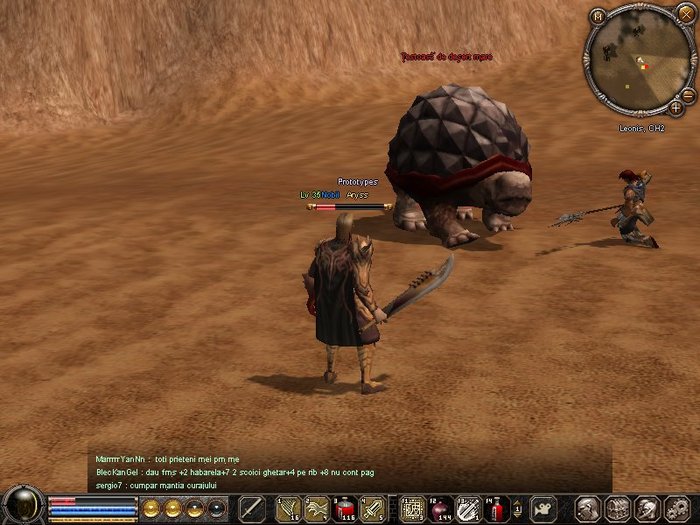Use the red onion item with 144 count
This screenshot has height=525, width=700.
point(439,508)
